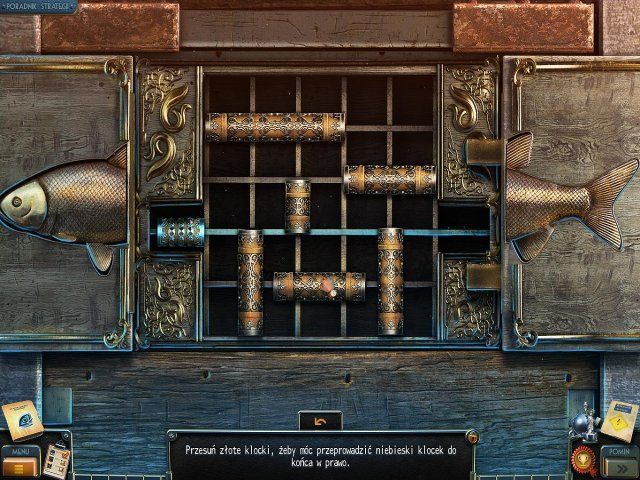Close the hint text with round lock button
640x480 pixels.
(471, 437)
